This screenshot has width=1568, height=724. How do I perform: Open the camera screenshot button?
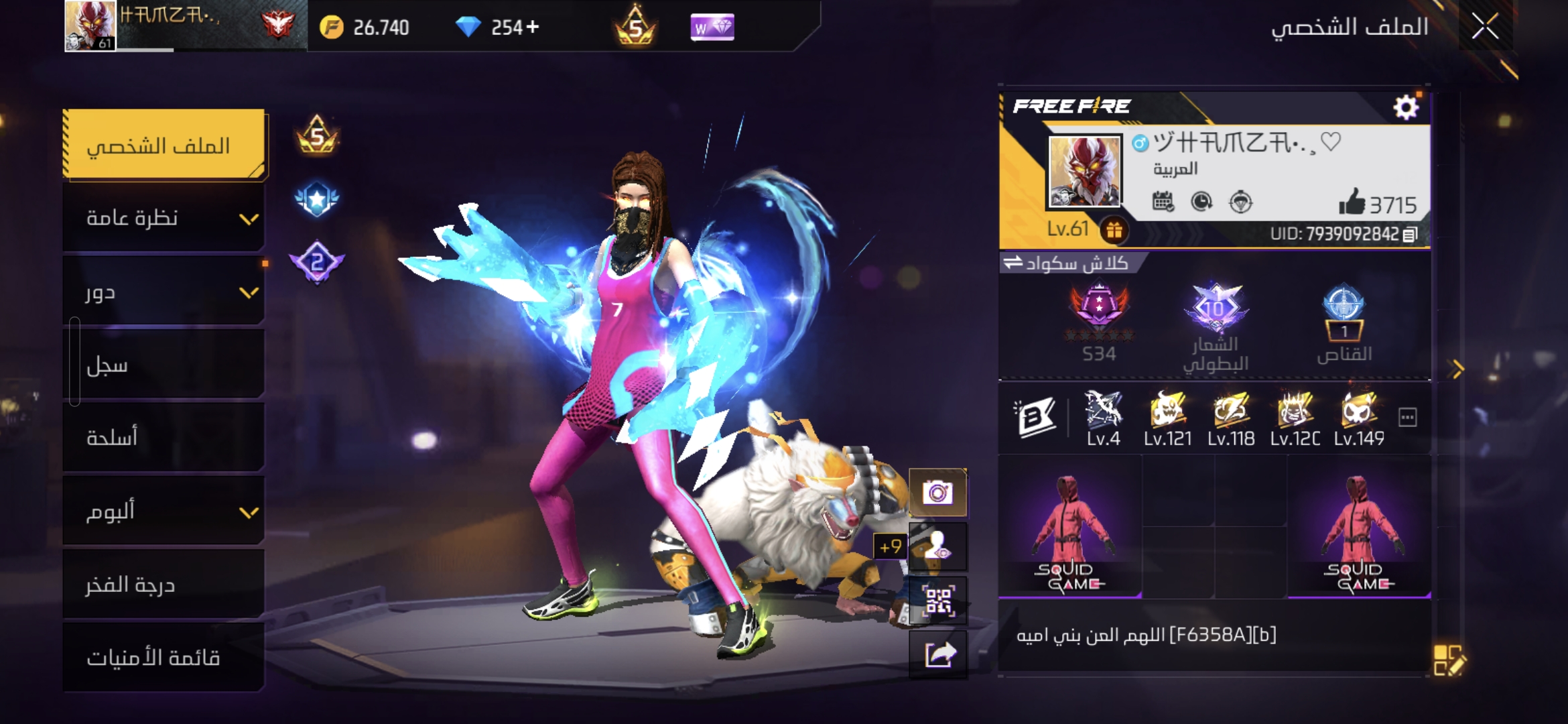937,493
